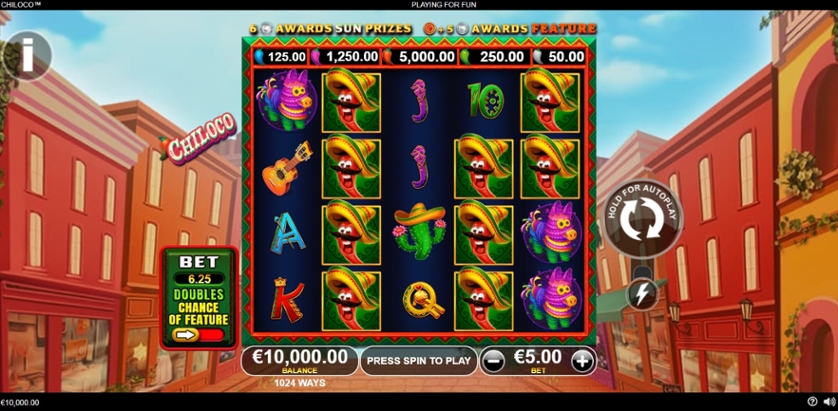The image size is (838, 411).
Task: Increase the bet with the plus button
Action: (581, 360)
